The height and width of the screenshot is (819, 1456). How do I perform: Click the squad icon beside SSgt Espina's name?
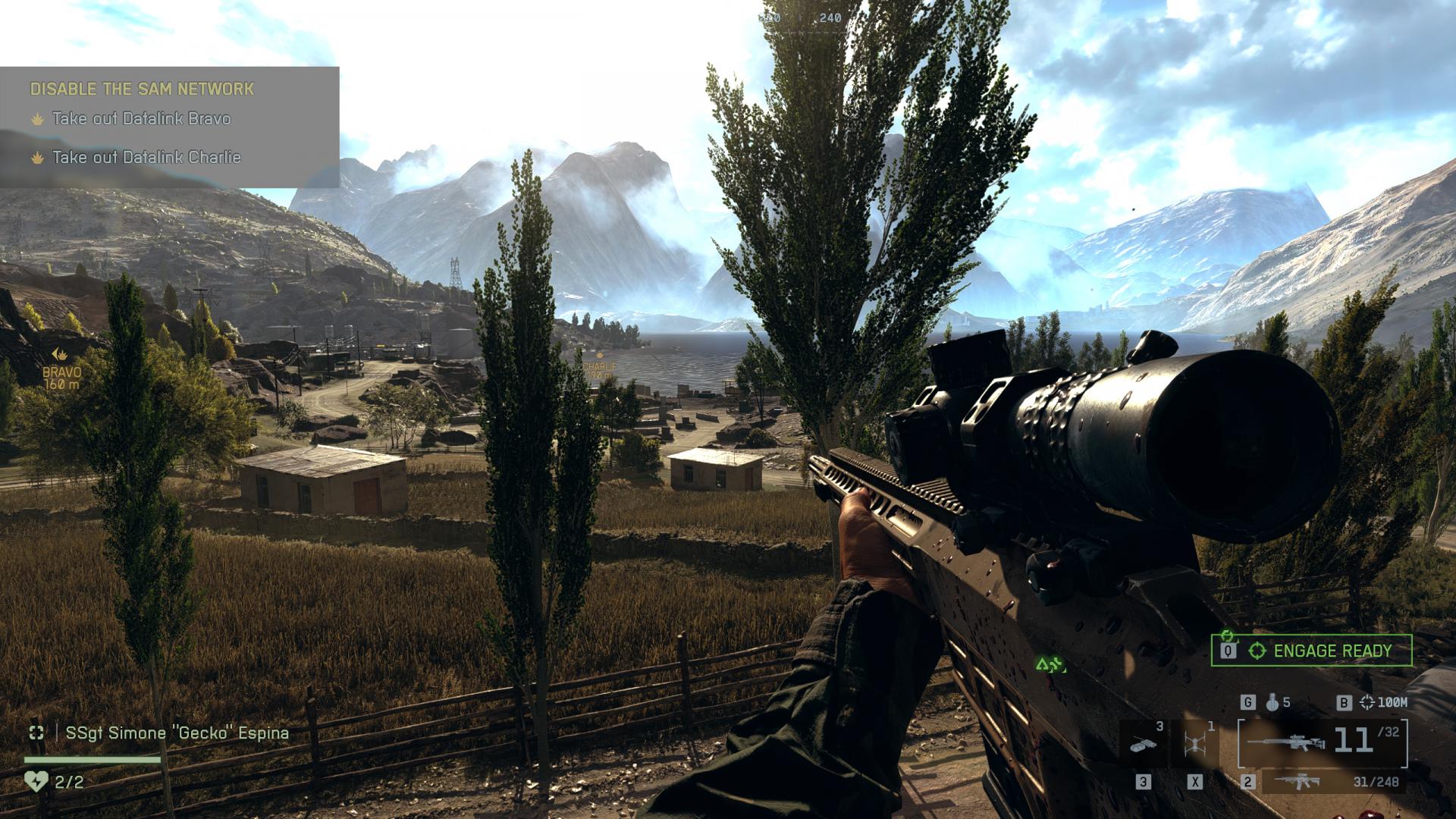click(36, 733)
